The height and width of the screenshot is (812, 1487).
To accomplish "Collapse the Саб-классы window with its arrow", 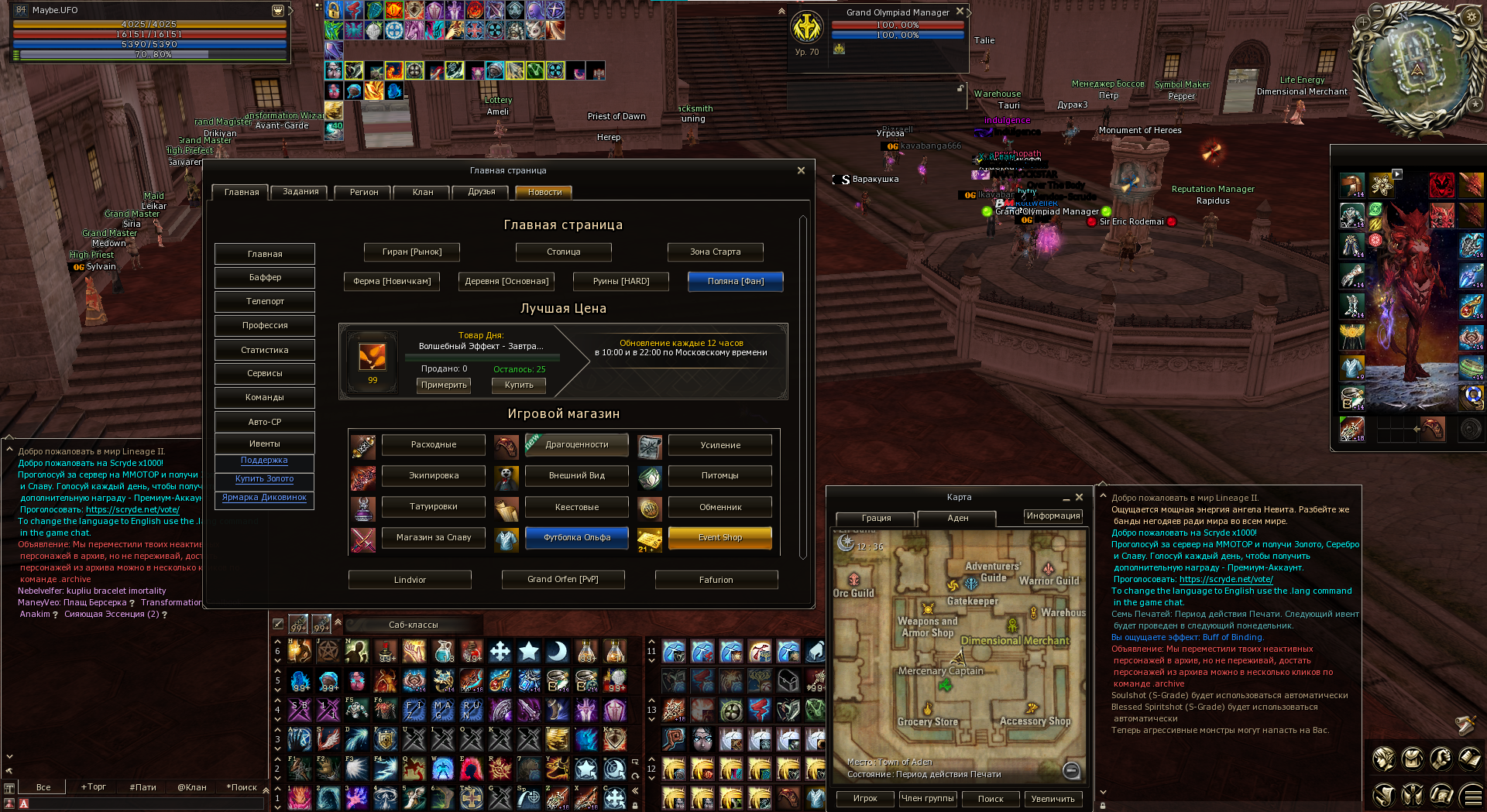I will click(x=338, y=623).
